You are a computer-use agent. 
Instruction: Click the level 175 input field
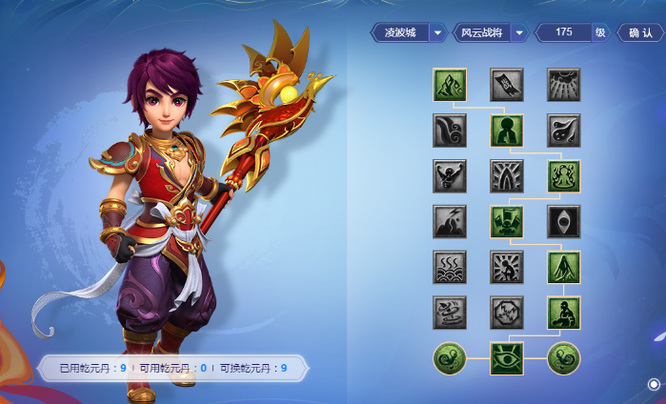[x=564, y=32]
